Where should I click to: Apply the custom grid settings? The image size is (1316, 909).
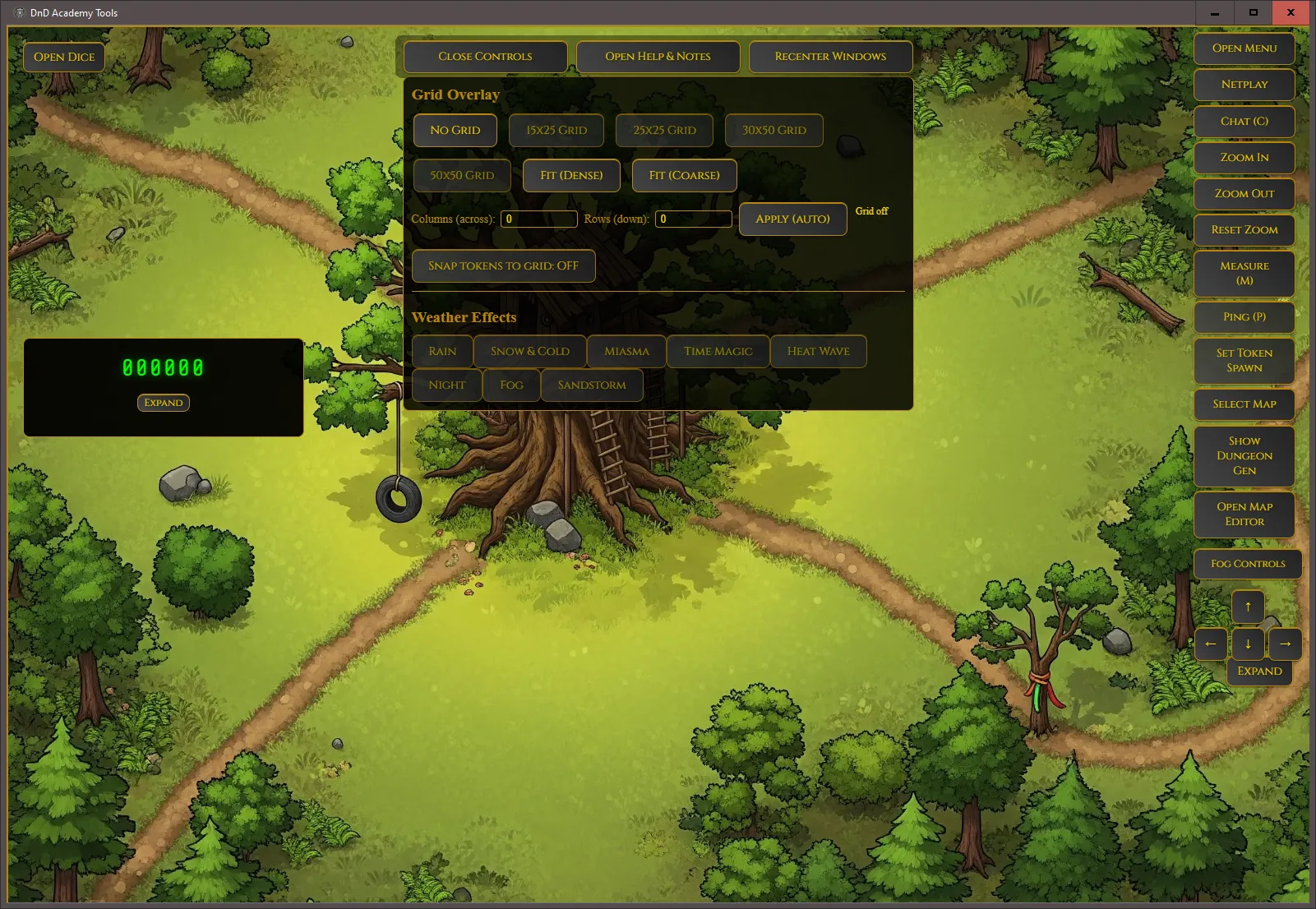click(x=792, y=219)
